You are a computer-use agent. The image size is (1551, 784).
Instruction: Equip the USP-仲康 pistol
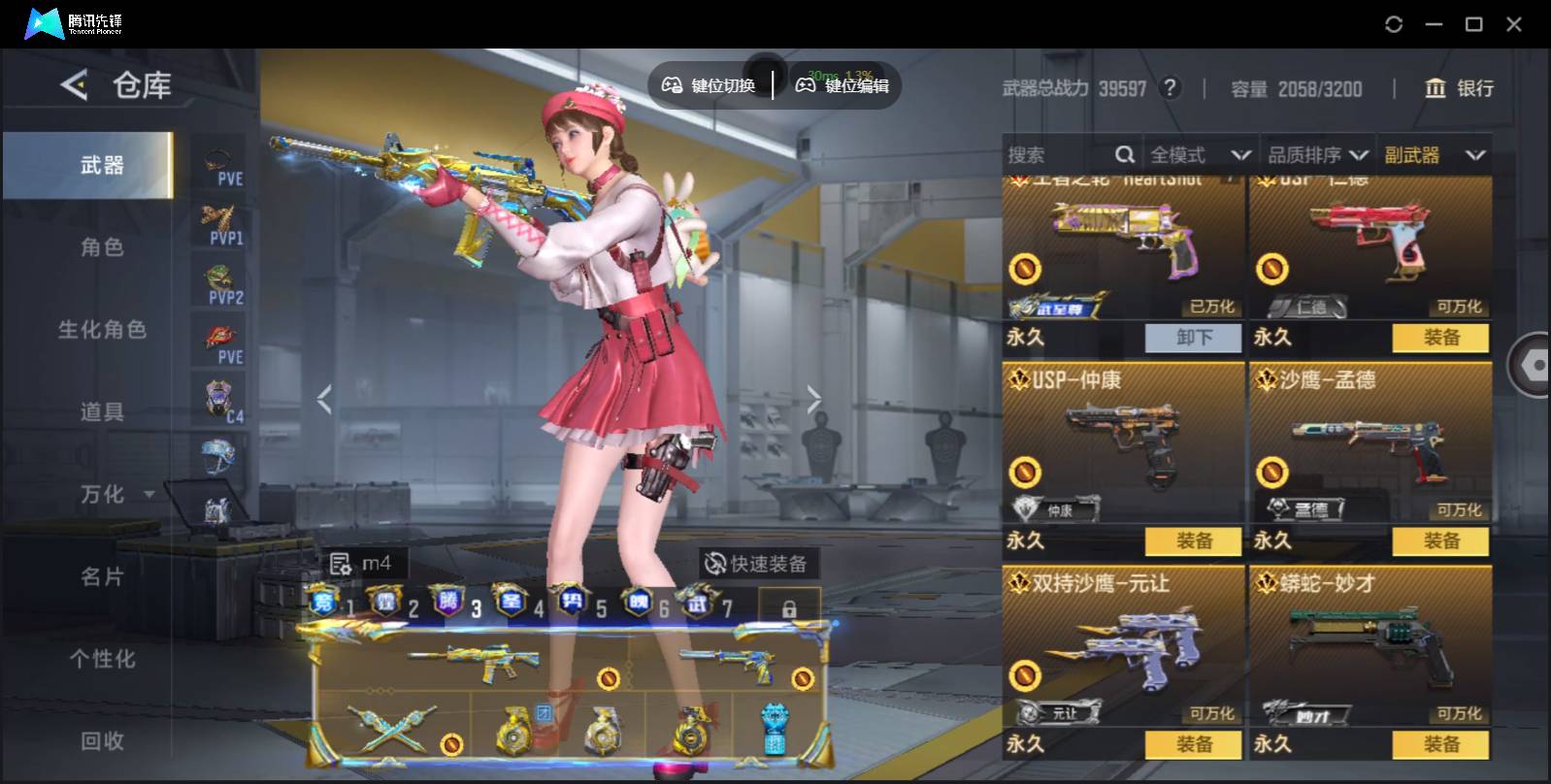1193,541
